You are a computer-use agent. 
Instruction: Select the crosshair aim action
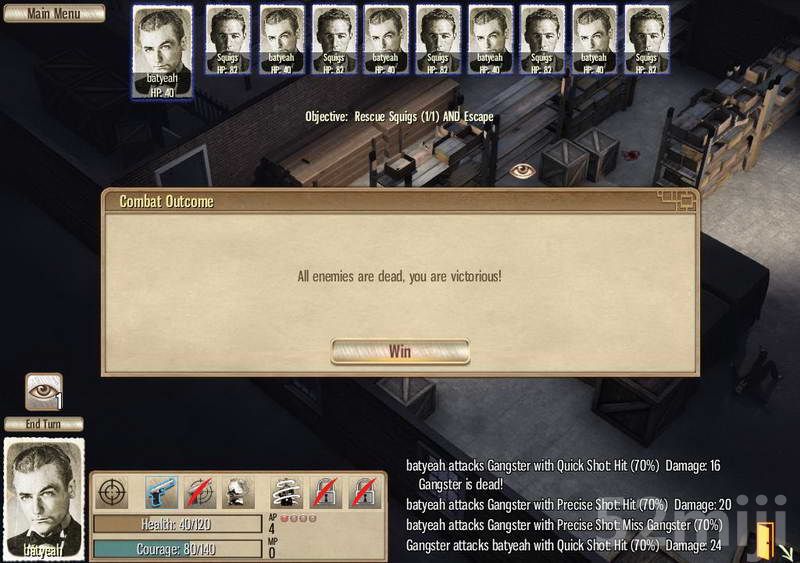[112, 493]
